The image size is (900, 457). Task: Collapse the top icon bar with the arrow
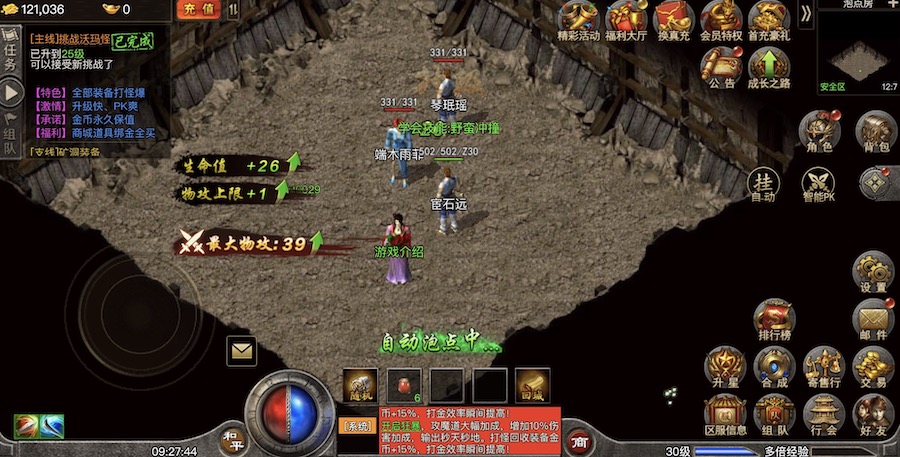806,14
